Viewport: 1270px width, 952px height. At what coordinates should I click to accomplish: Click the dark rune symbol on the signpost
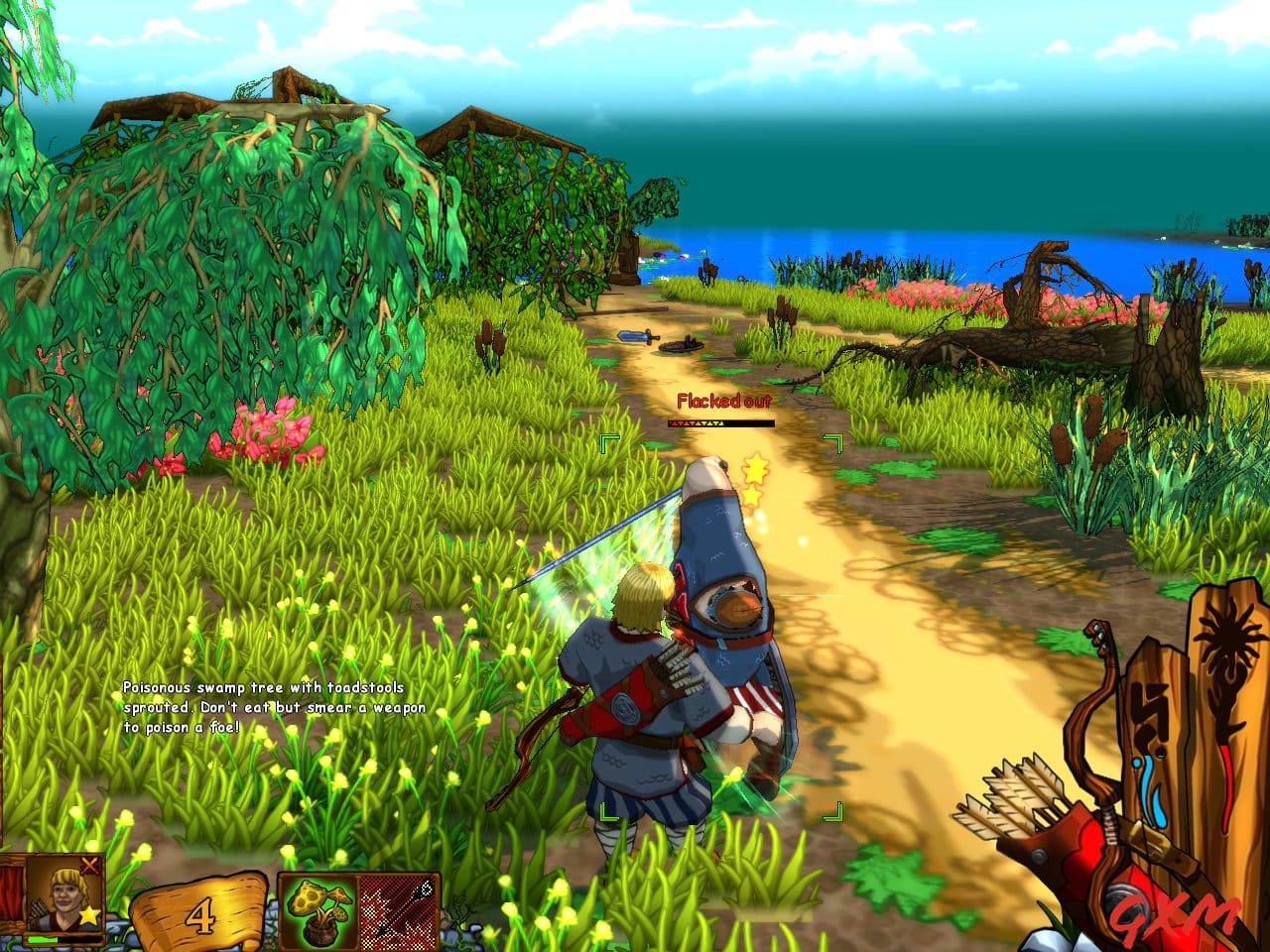click(1151, 710)
